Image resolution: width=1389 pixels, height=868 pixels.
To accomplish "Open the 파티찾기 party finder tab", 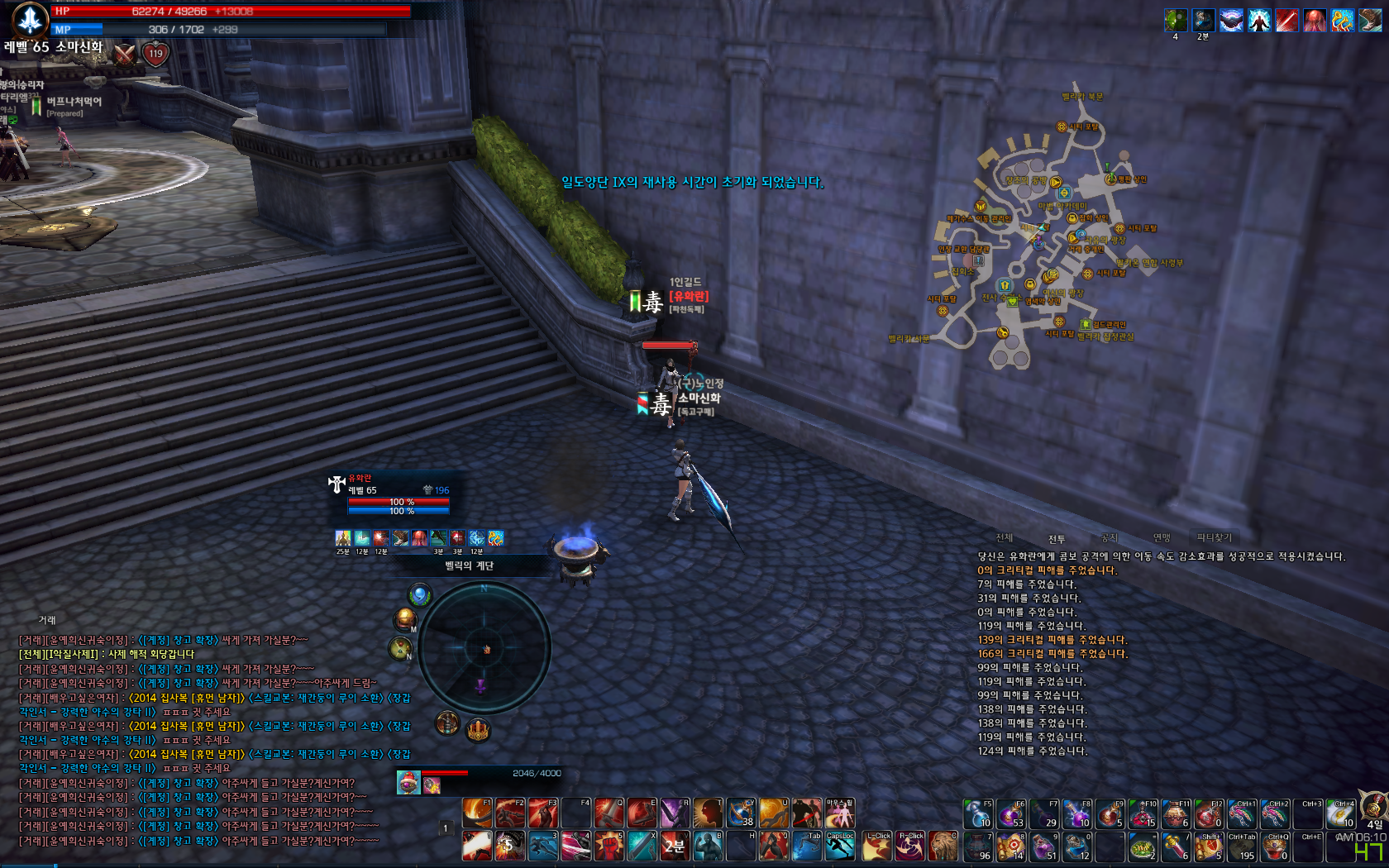I will [1214, 537].
